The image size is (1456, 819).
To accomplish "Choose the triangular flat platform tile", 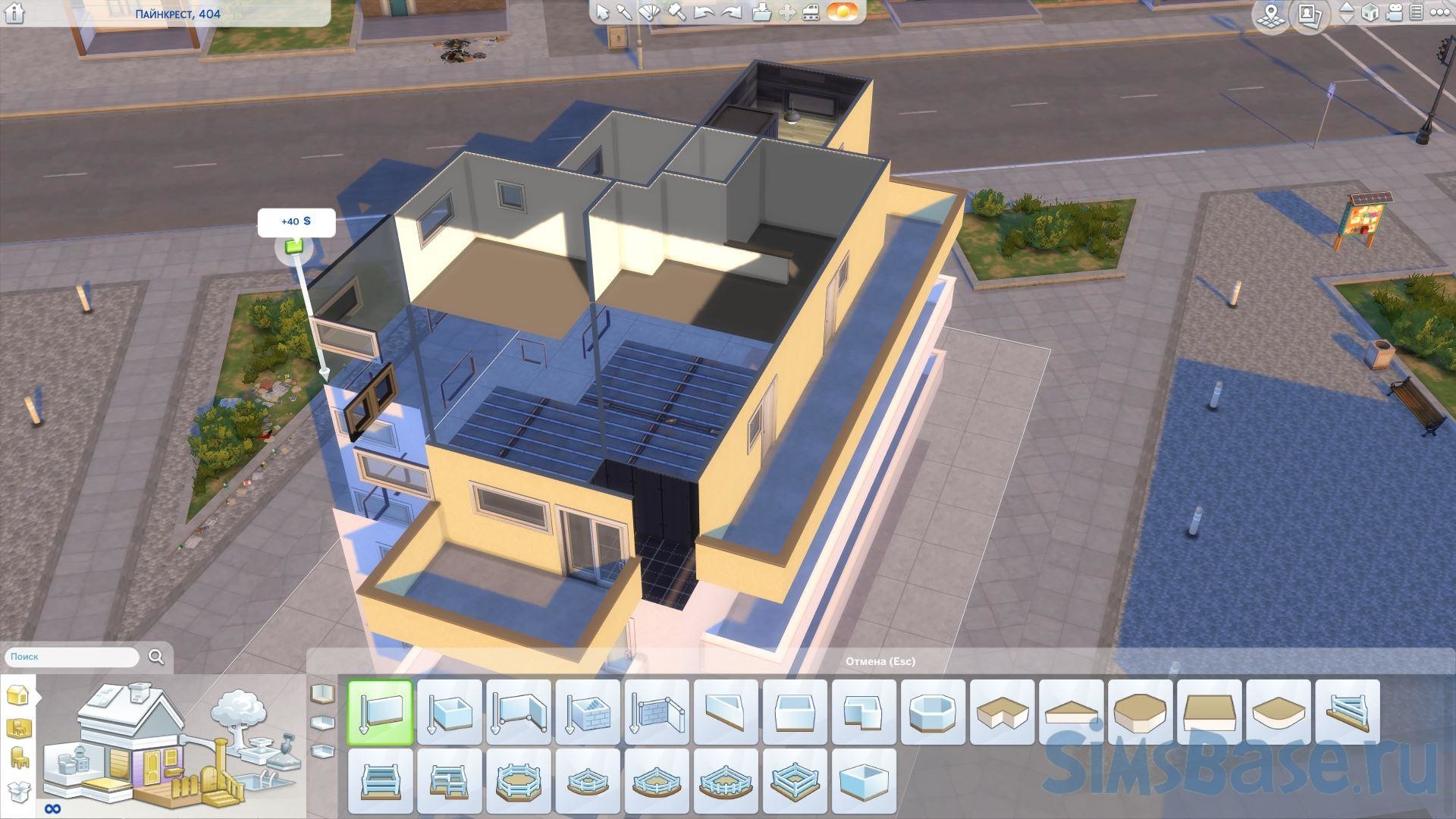I will pos(1072,712).
